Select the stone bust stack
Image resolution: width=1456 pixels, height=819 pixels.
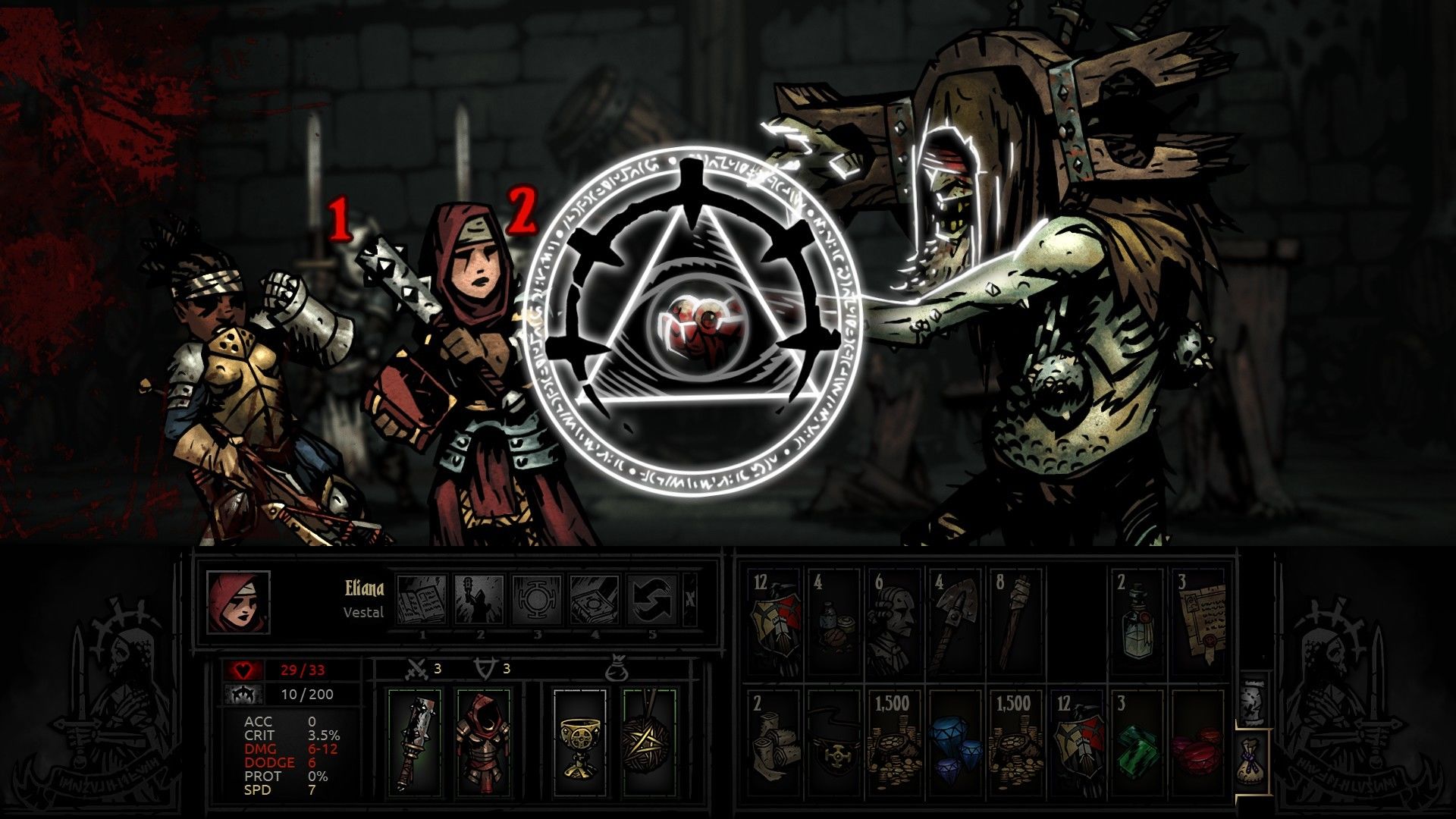[893, 623]
